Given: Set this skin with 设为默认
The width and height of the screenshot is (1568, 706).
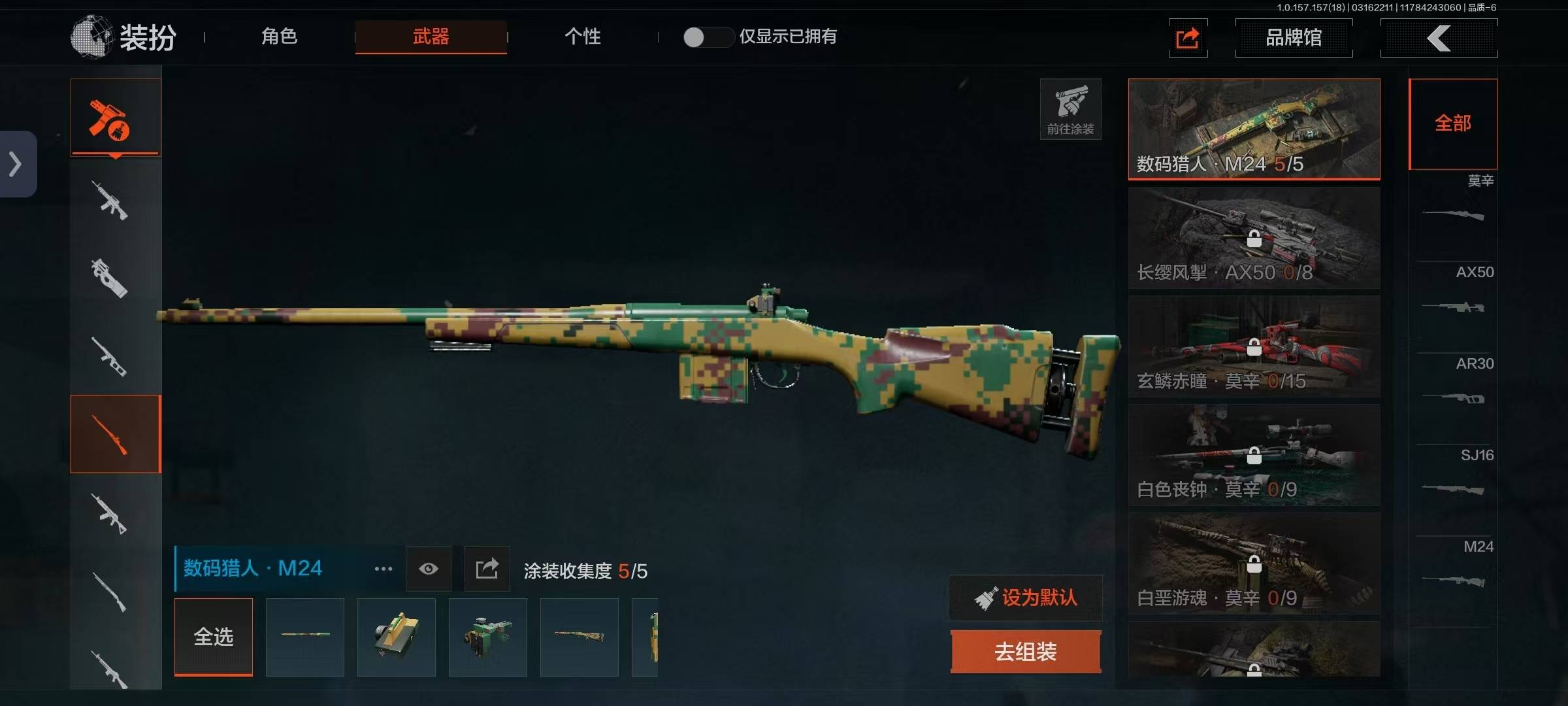Looking at the screenshot, I should 1025,597.
